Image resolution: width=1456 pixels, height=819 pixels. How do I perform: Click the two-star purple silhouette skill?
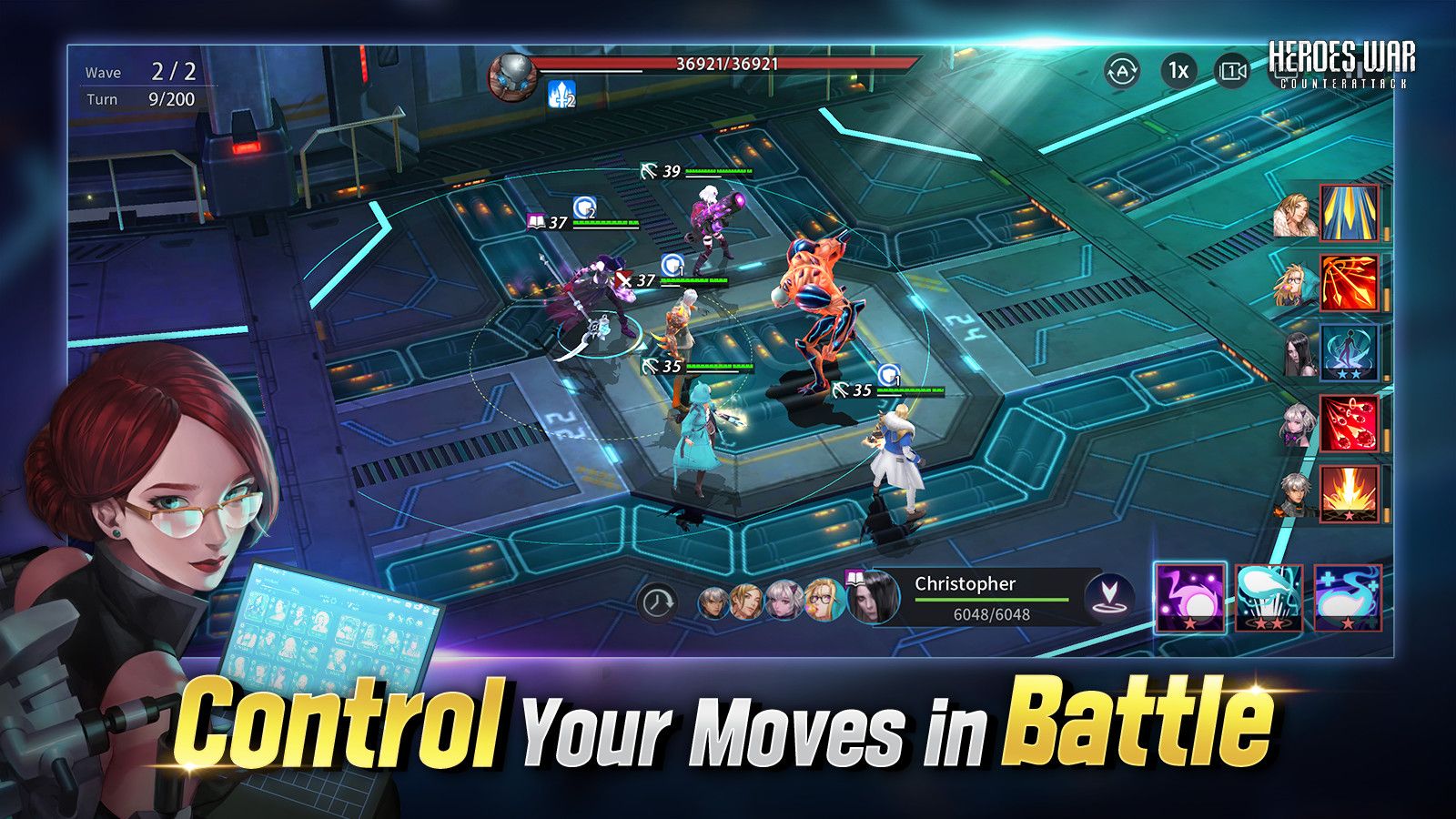coord(1349,351)
